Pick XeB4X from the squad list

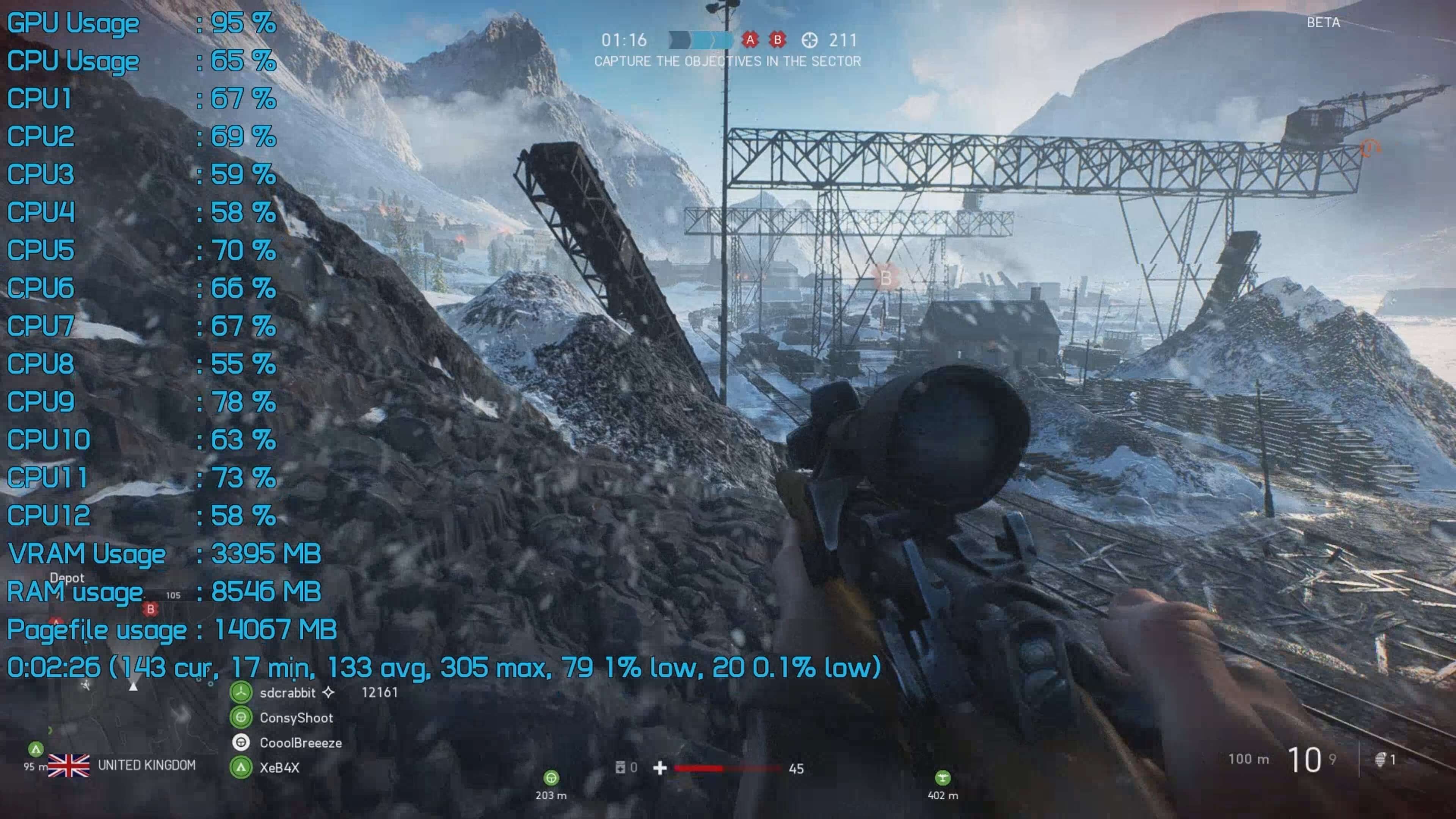(x=279, y=767)
